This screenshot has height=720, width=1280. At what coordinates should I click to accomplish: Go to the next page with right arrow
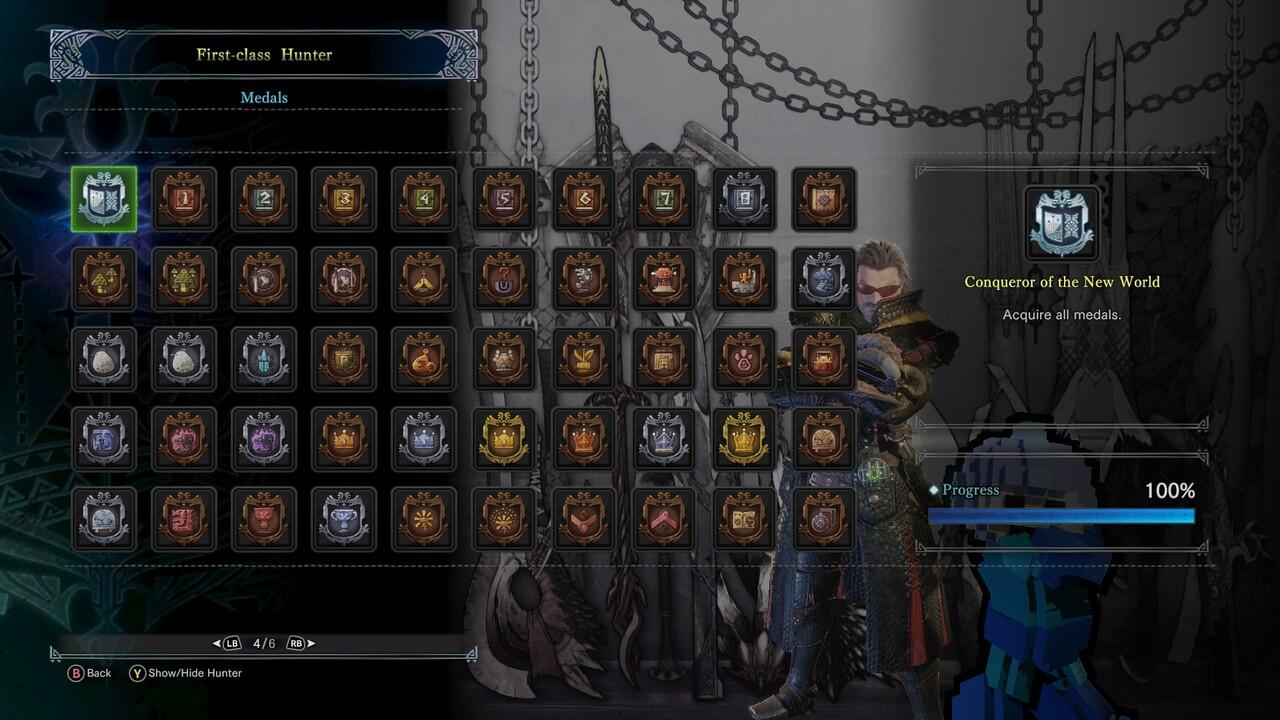pyautogui.click(x=310, y=643)
